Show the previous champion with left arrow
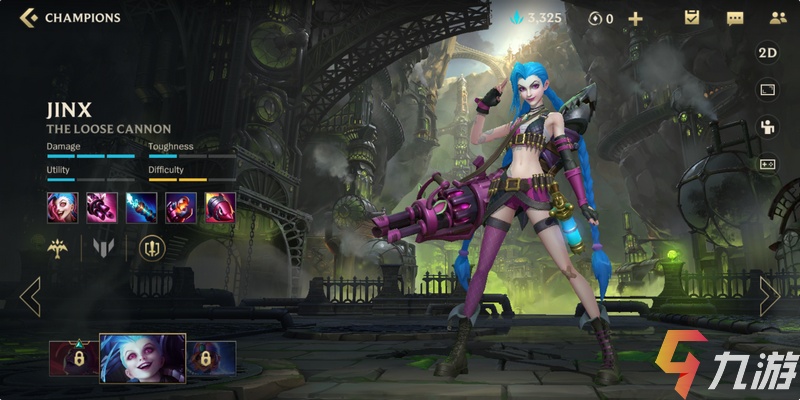 pos(30,297)
